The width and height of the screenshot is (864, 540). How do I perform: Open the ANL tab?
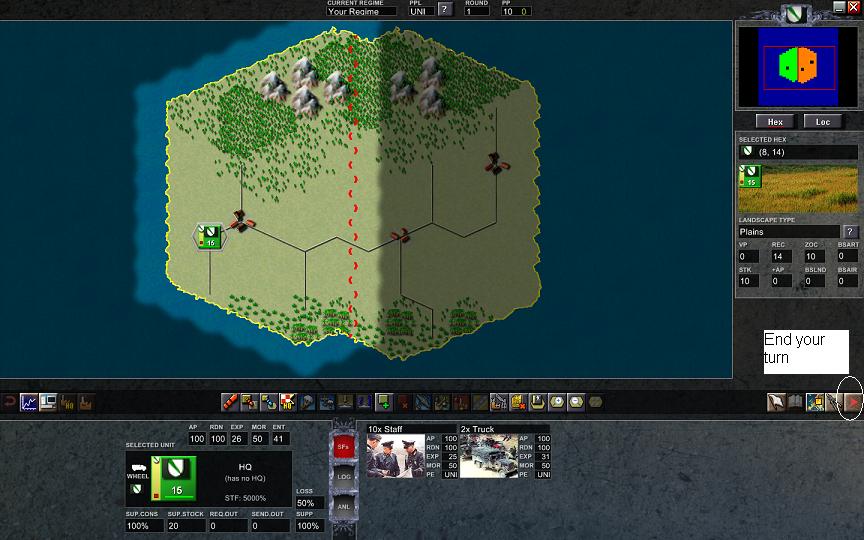point(342,506)
